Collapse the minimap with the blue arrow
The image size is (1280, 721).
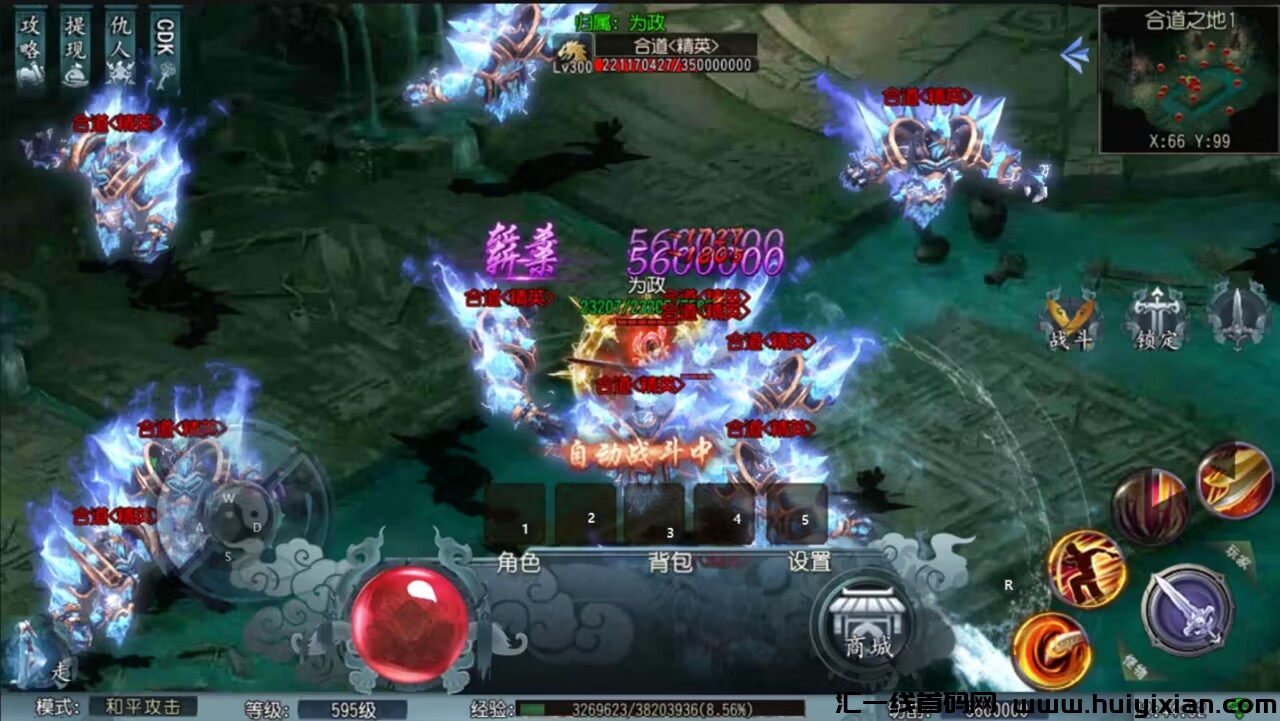[1075, 55]
